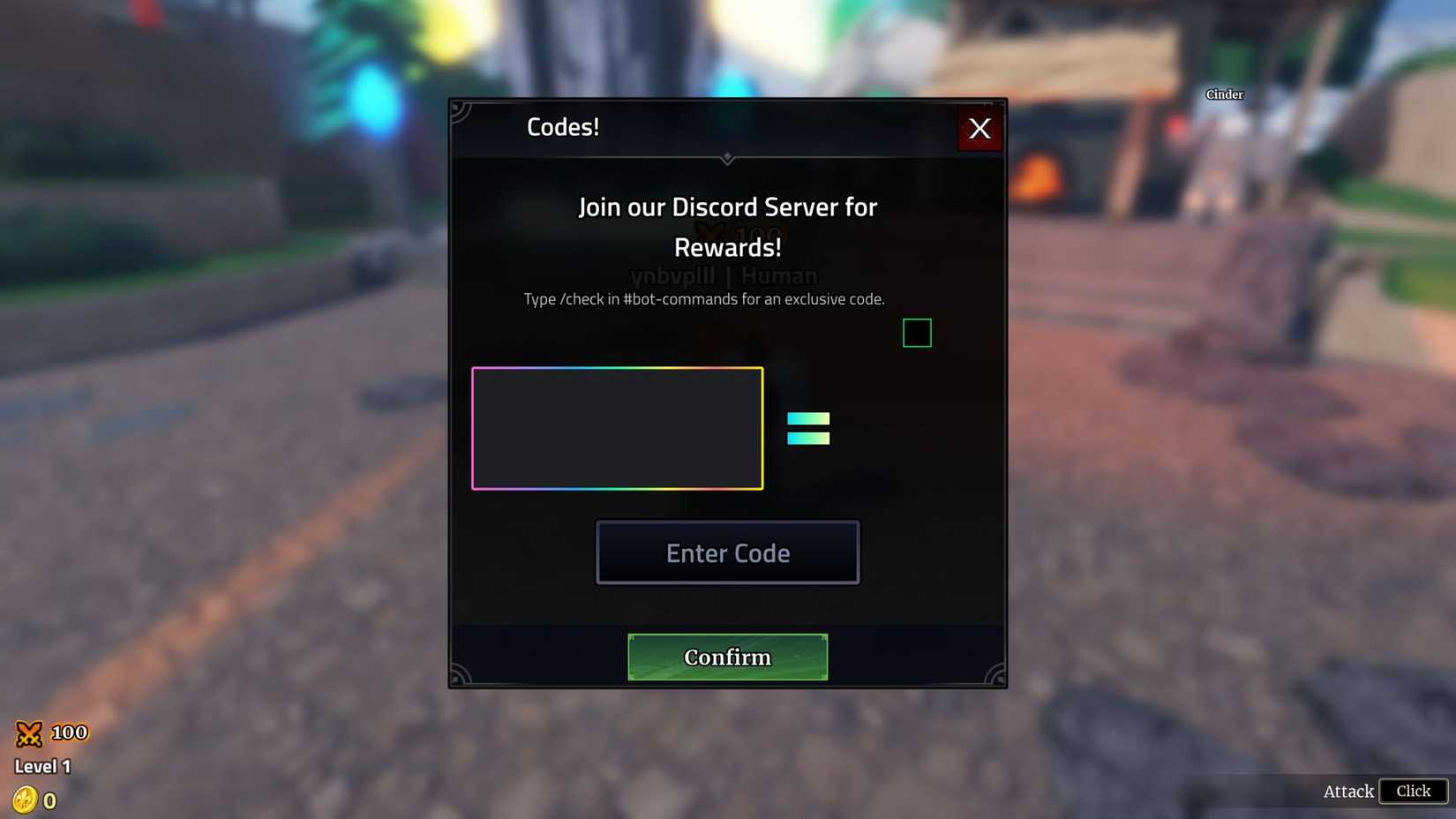Click the rainbow gradient border swatch
This screenshot has height=819, width=1456.
click(618, 368)
